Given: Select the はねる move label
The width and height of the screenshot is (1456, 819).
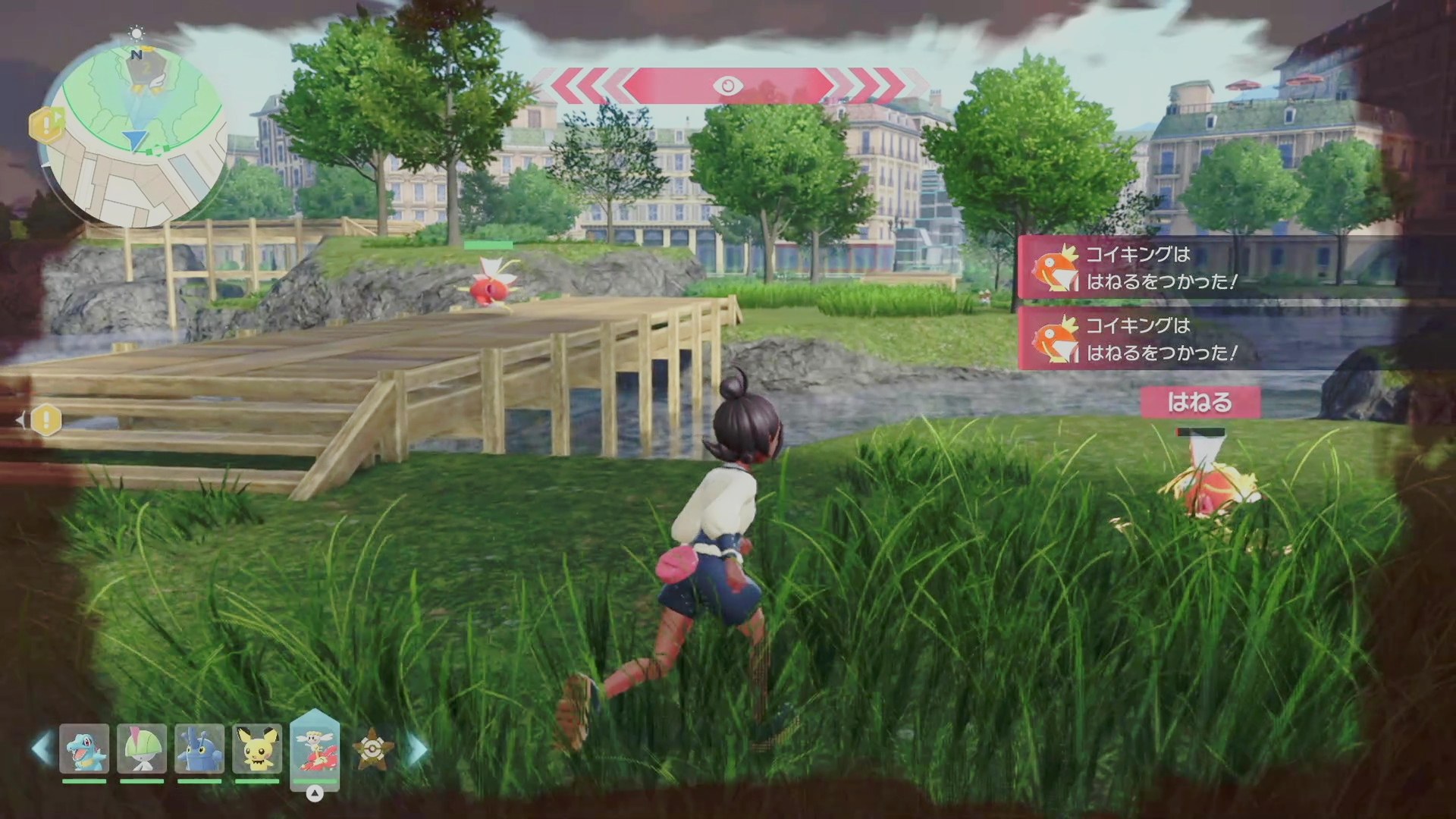Looking at the screenshot, I should click(1200, 402).
